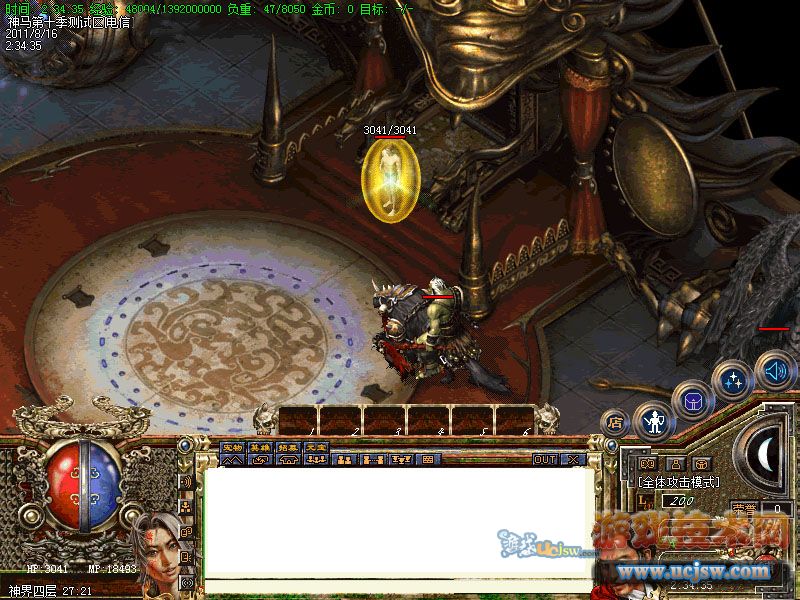Open the bag chest icon
800x600 pixels.
tap(692, 401)
